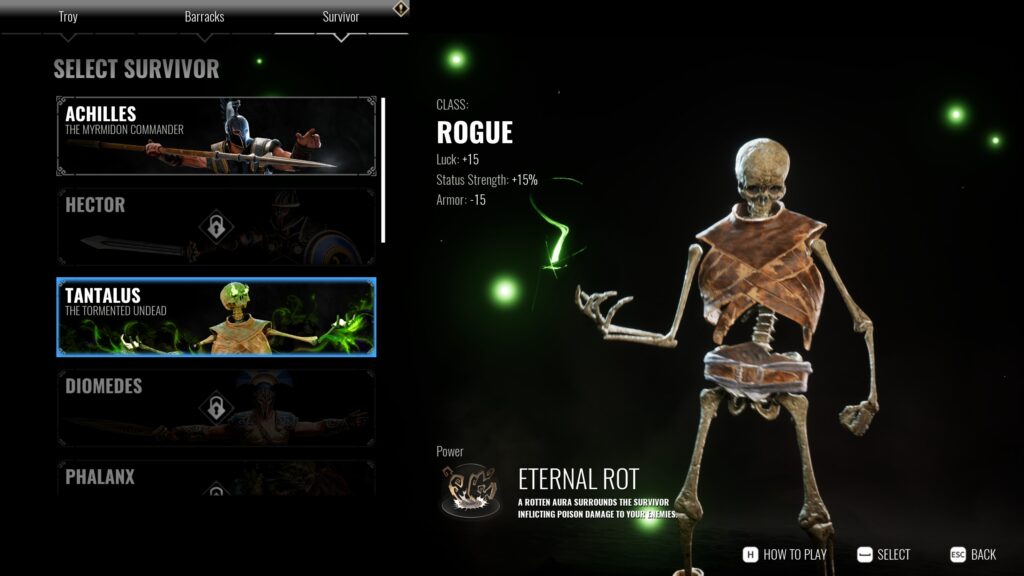Screen dimensions: 1024x576
Task: Open the Barracks tab
Action: pos(204,18)
